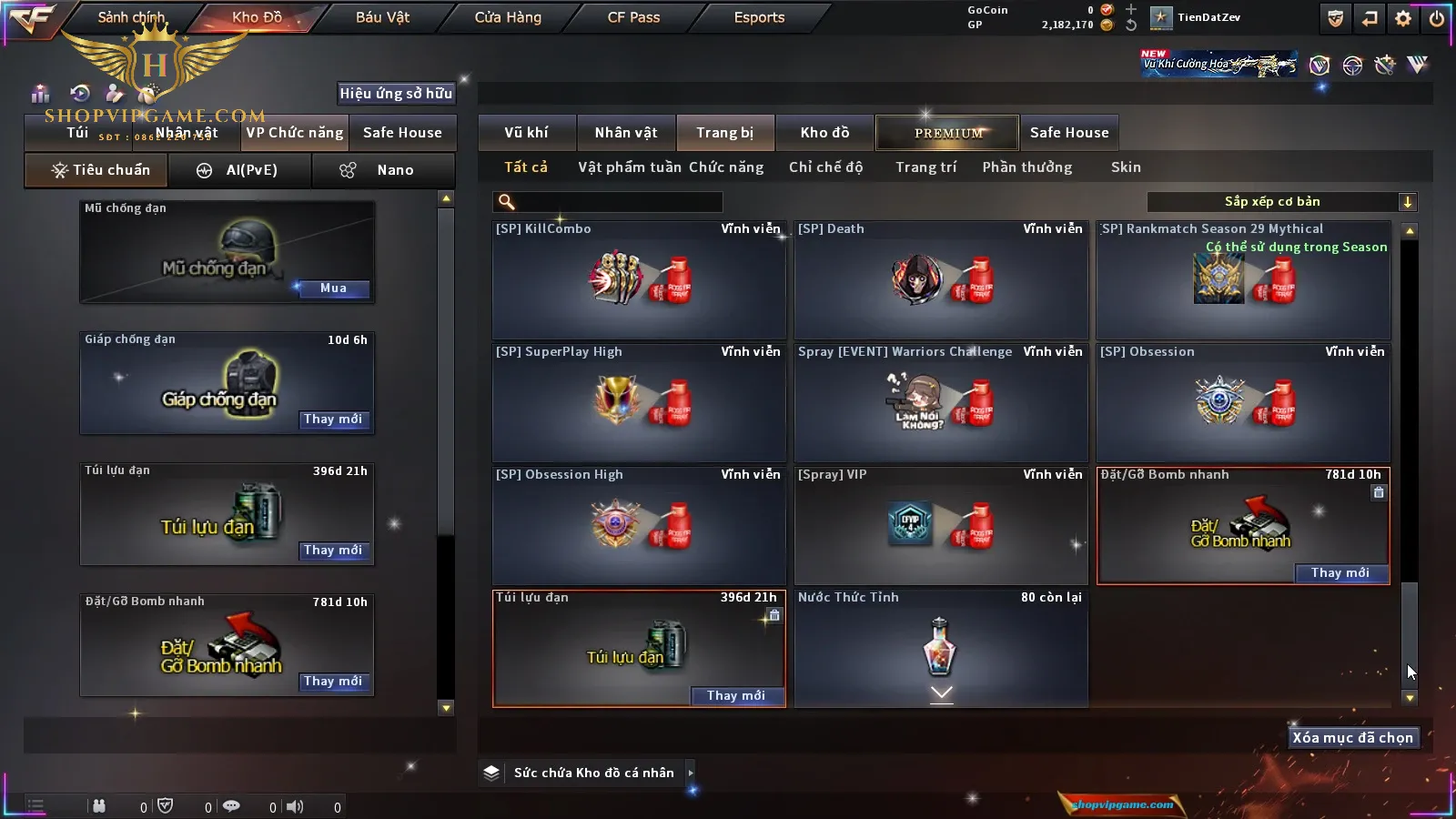Image resolution: width=1456 pixels, height=819 pixels.
Task: Expand Sức chứa Kho đồ cá nhân
Action: 691,773
